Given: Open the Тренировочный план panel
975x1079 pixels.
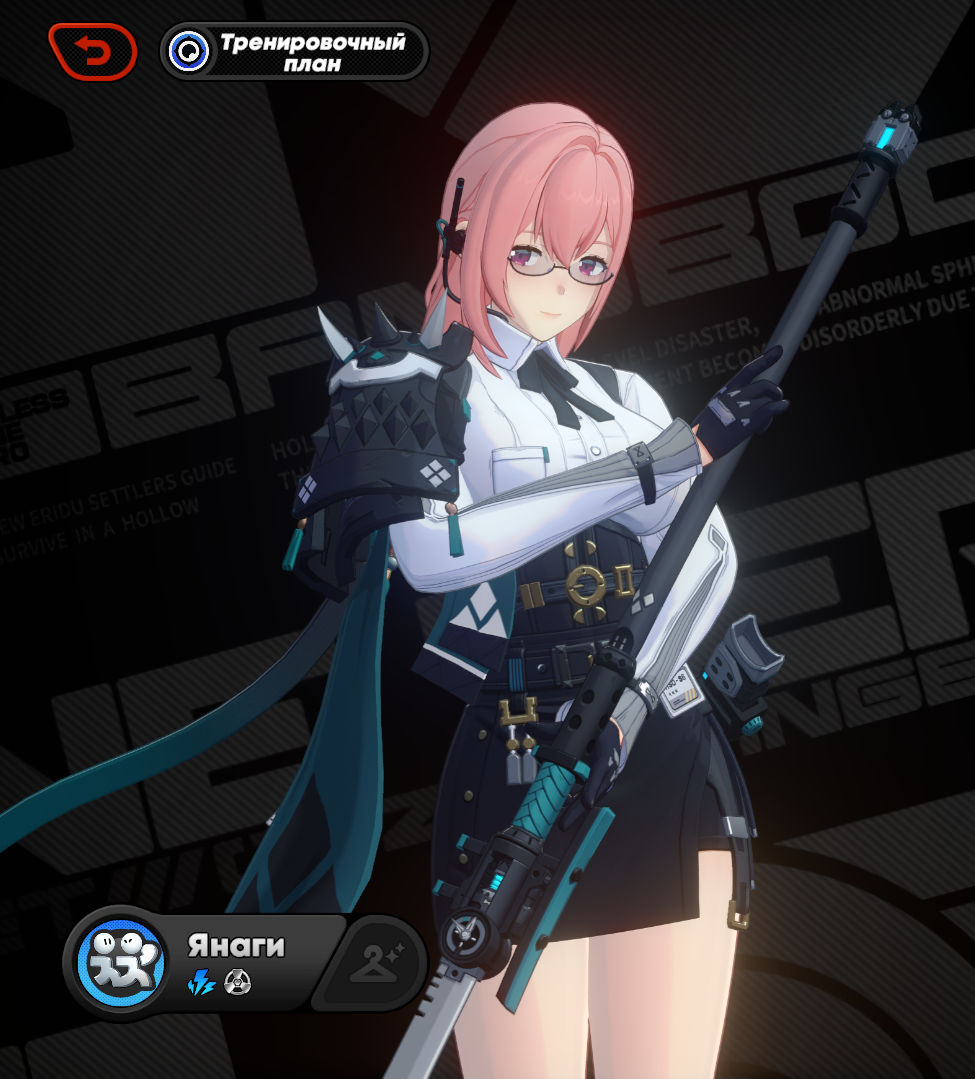Looking at the screenshot, I should 294,52.
